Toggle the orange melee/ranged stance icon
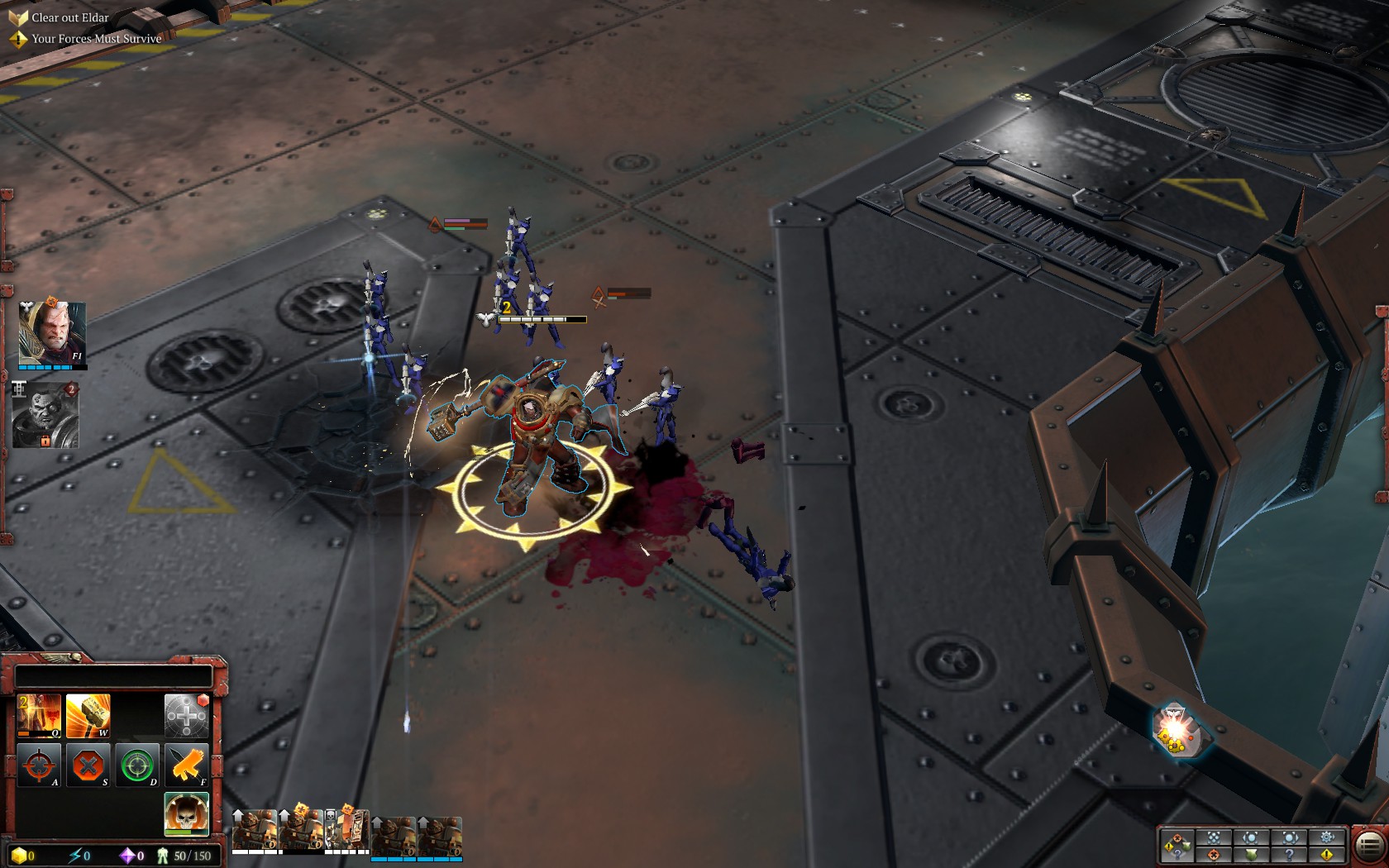This screenshot has width=1389, height=868. [x=186, y=765]
